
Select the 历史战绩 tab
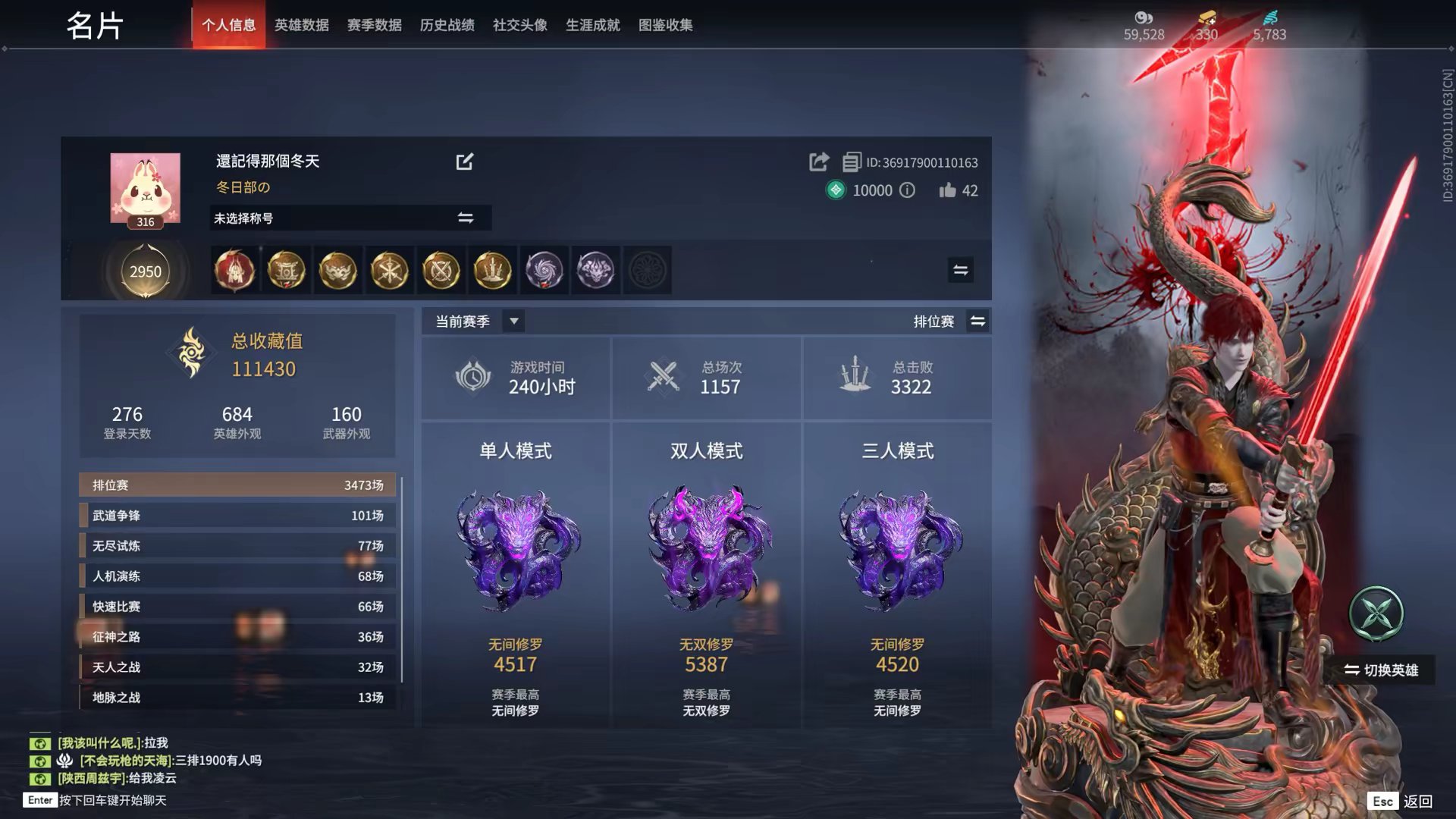(x=447, y=25)
